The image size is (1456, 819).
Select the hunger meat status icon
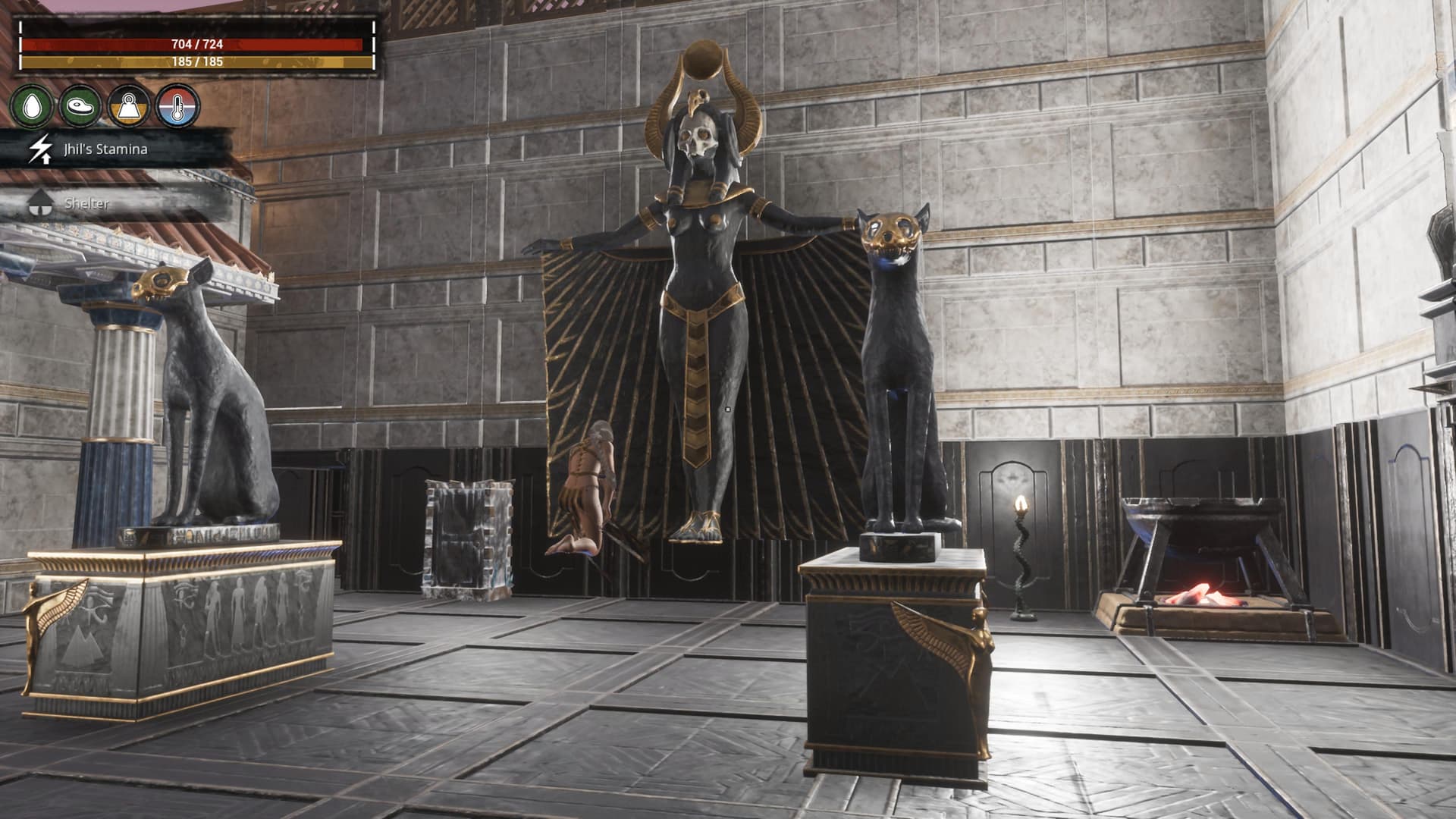click(80, 105)
